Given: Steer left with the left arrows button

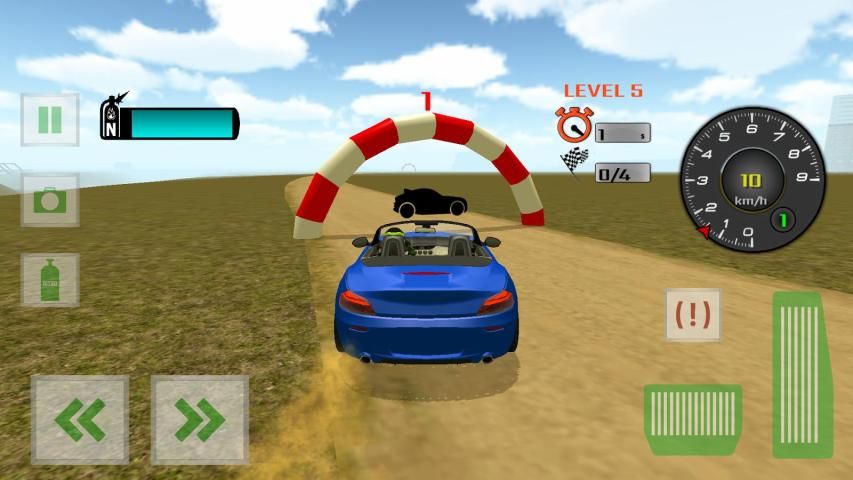Looking at the screenshot, I should [x=80, y=420].
